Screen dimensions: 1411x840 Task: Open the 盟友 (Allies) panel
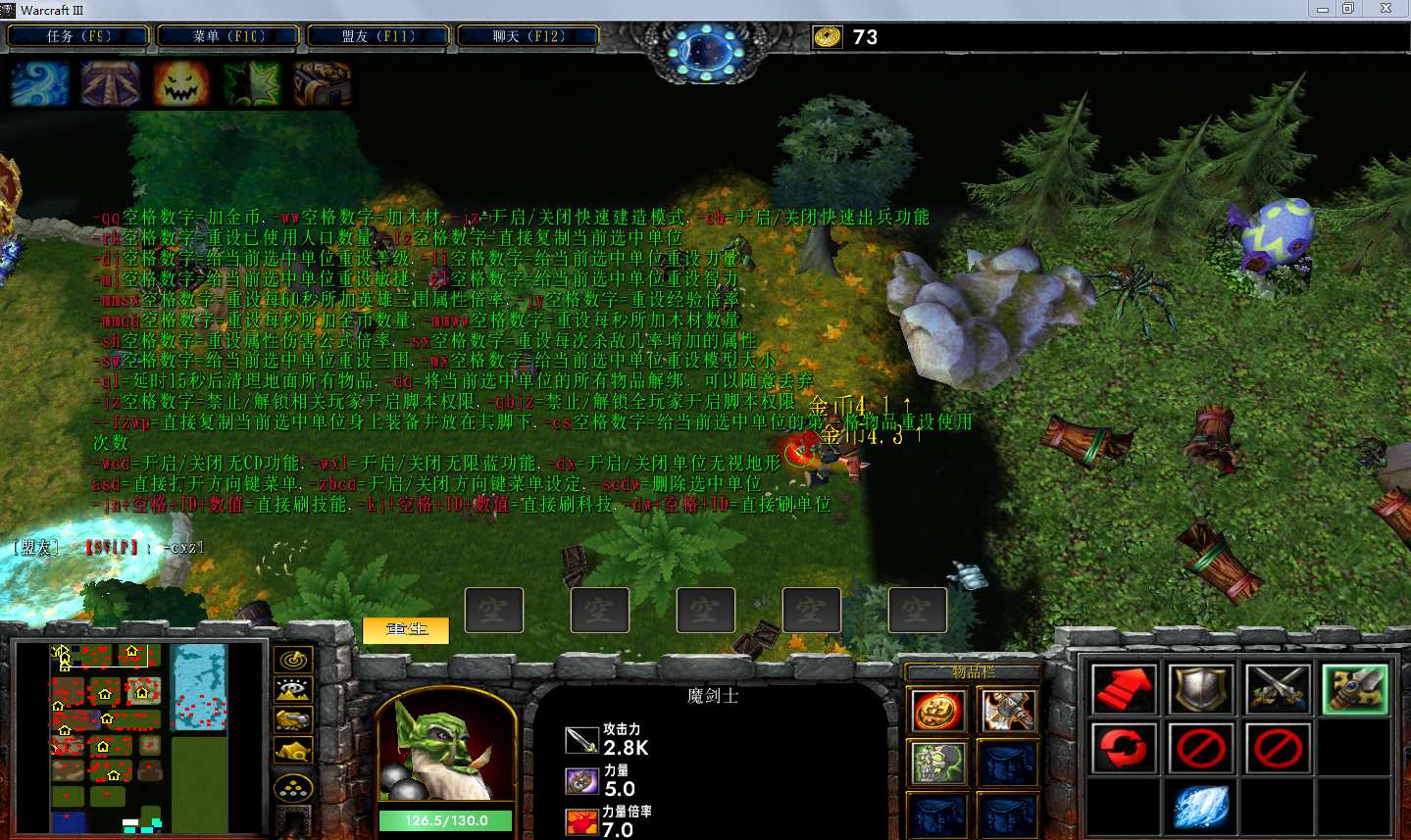[378, 36]
